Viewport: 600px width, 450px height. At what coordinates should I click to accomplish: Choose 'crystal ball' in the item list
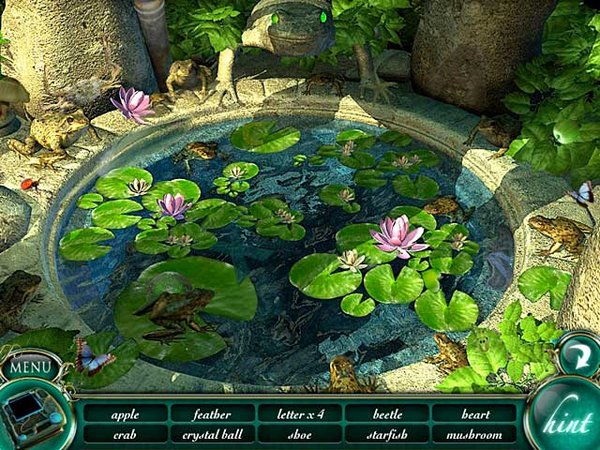pos(212,434)
